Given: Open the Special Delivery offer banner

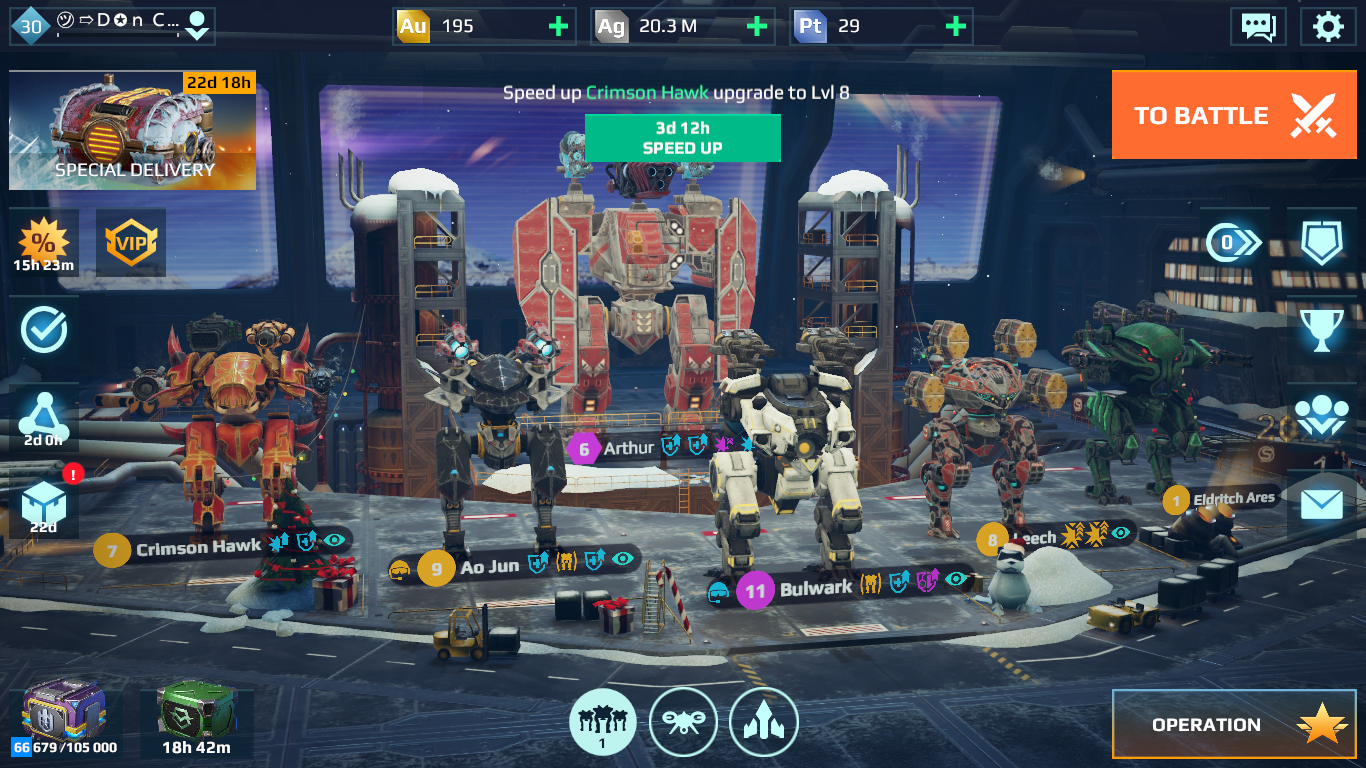Looking at the screenshot, I should (132, 130).
